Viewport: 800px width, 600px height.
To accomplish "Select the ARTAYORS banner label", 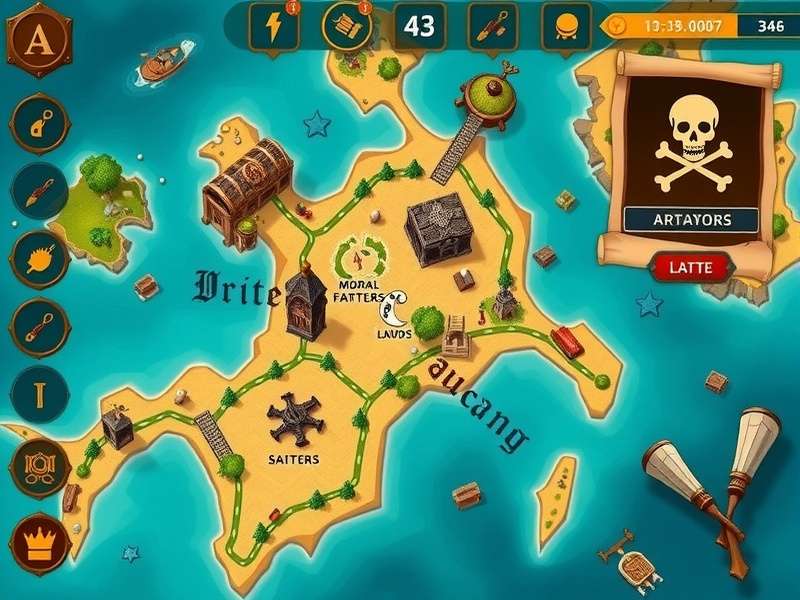I will point(691,219).
